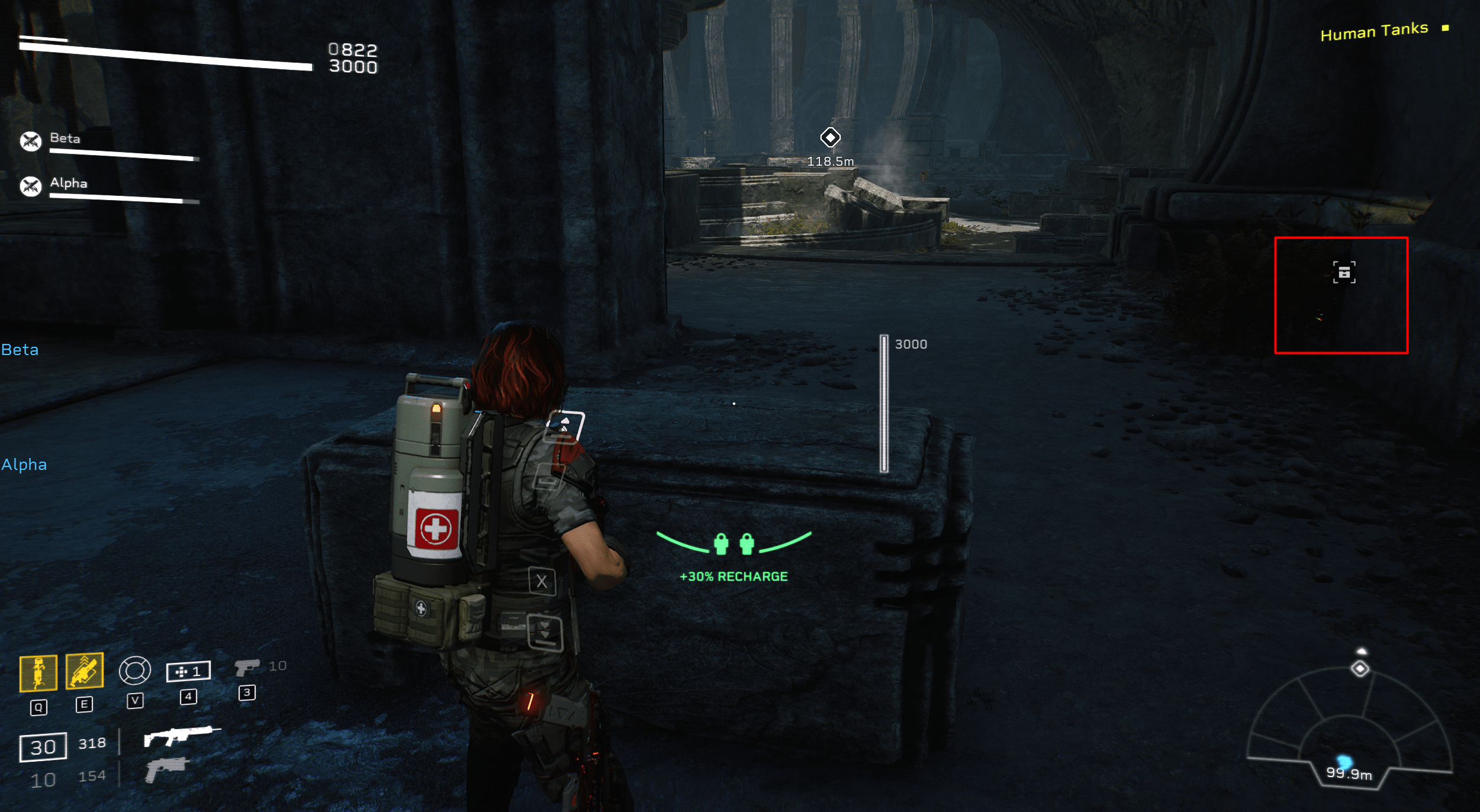Click the Beta team name on the left
The width and height of the screenshot is (1480, 812).
tap(20, 349)
